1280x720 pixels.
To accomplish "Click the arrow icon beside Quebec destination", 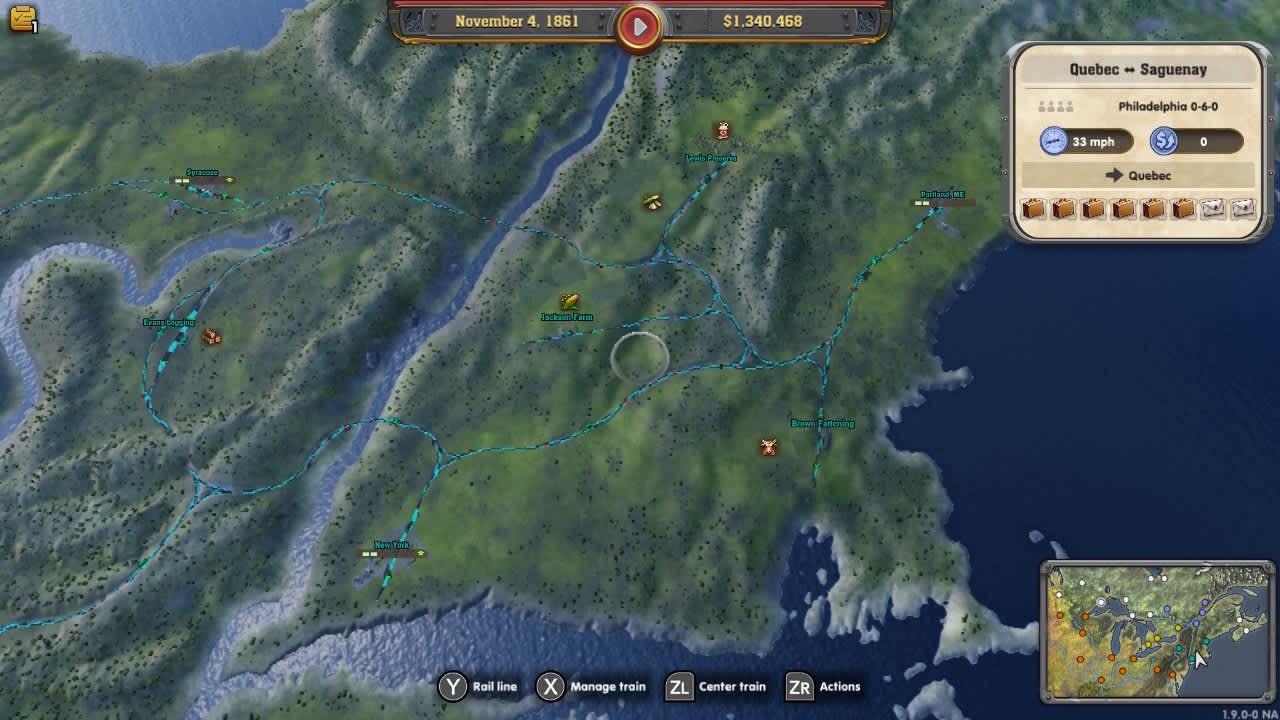I will [1114, 175].
